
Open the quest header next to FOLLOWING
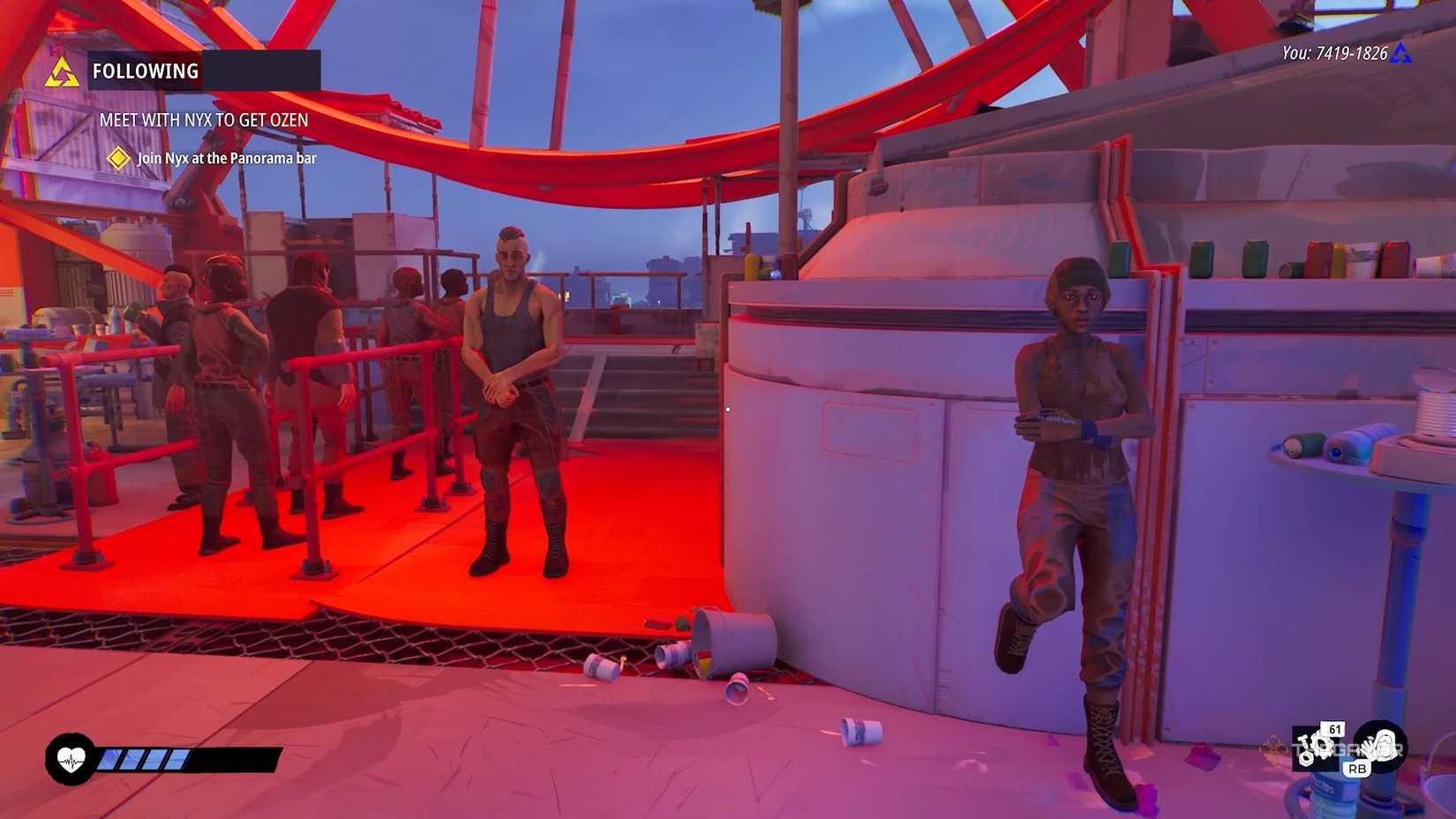pos(265,71)
